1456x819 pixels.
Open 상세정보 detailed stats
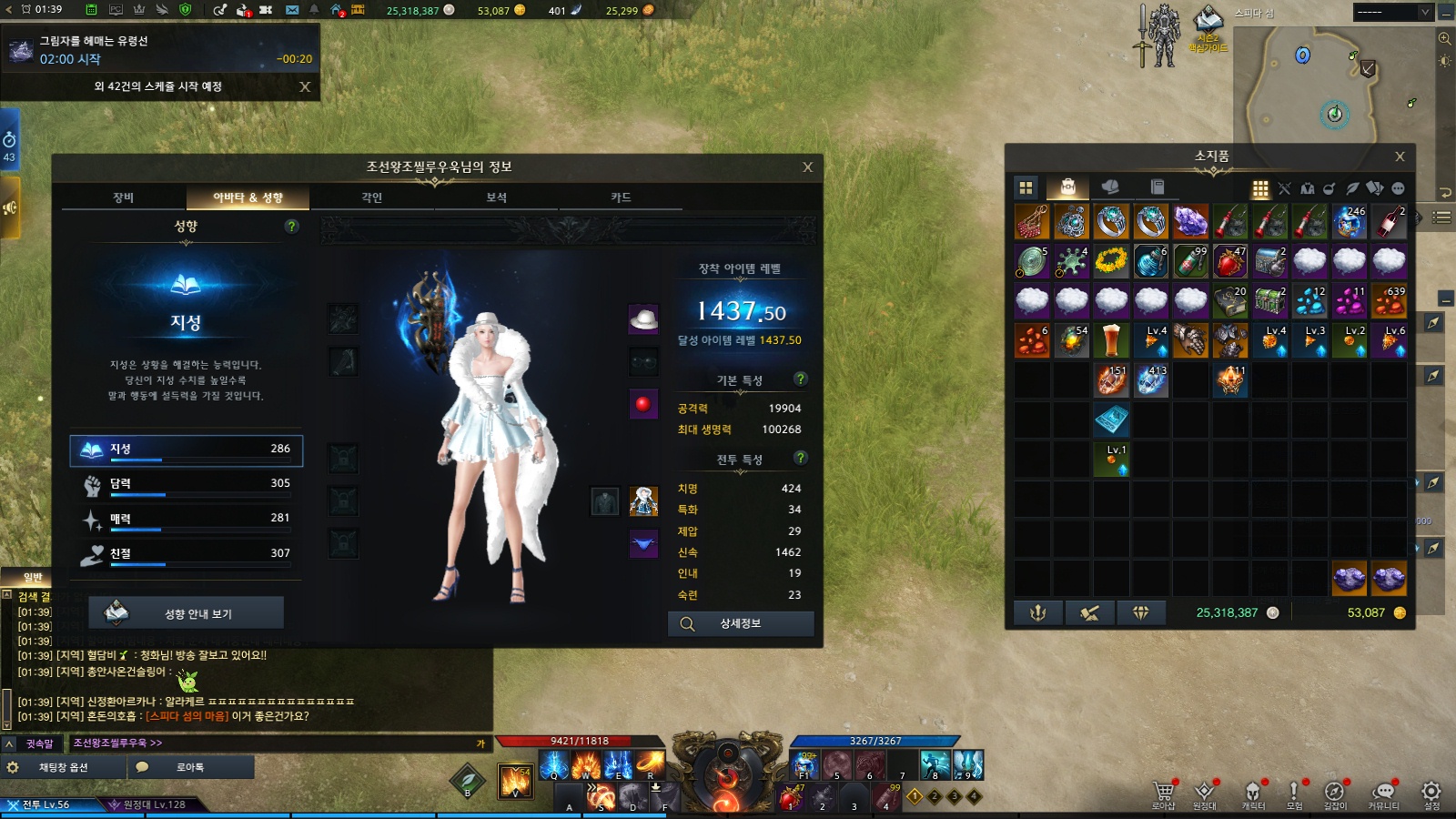(741, 623)
